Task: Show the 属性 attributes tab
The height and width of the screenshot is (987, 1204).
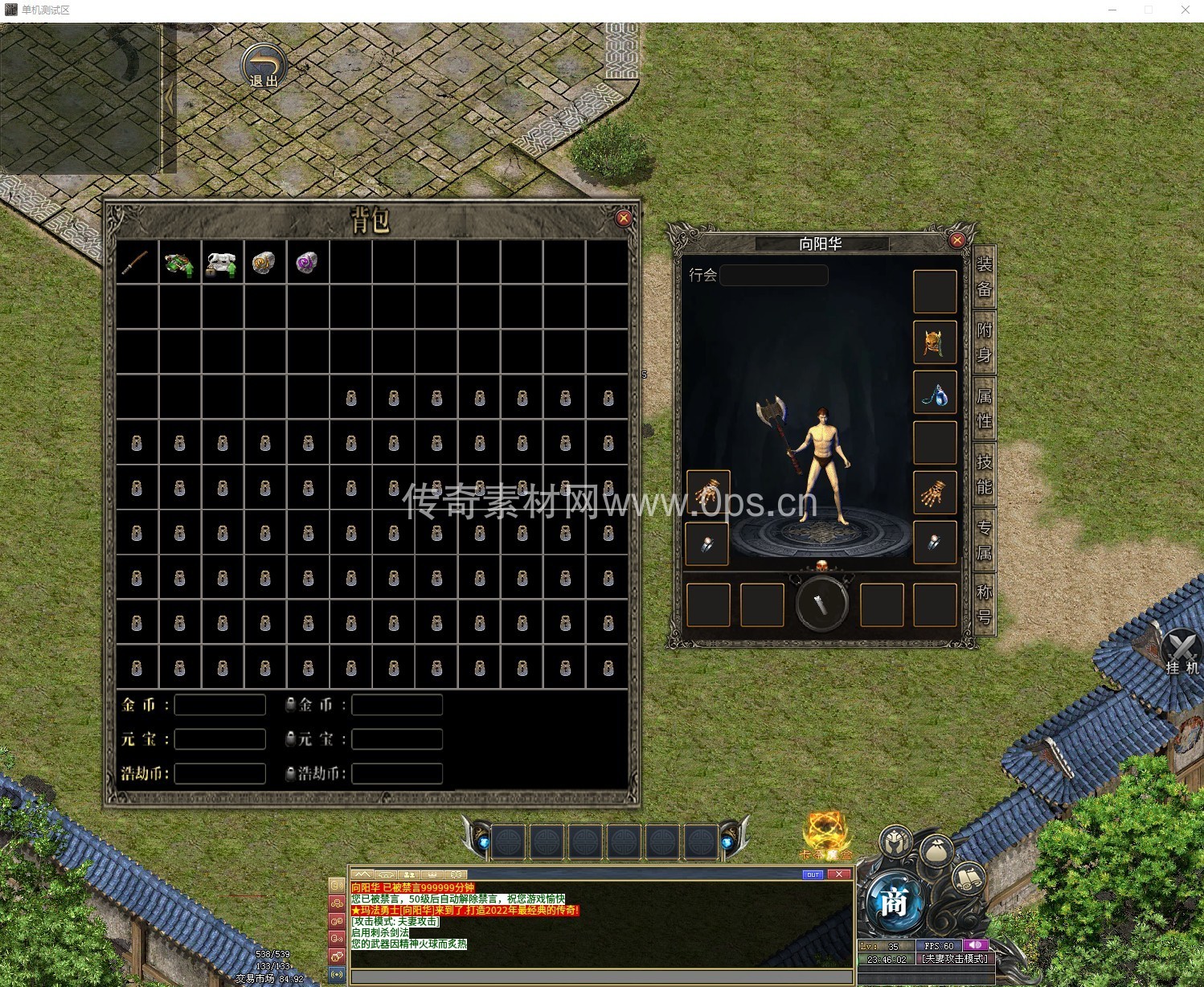Action: click(x=985, y=408)
